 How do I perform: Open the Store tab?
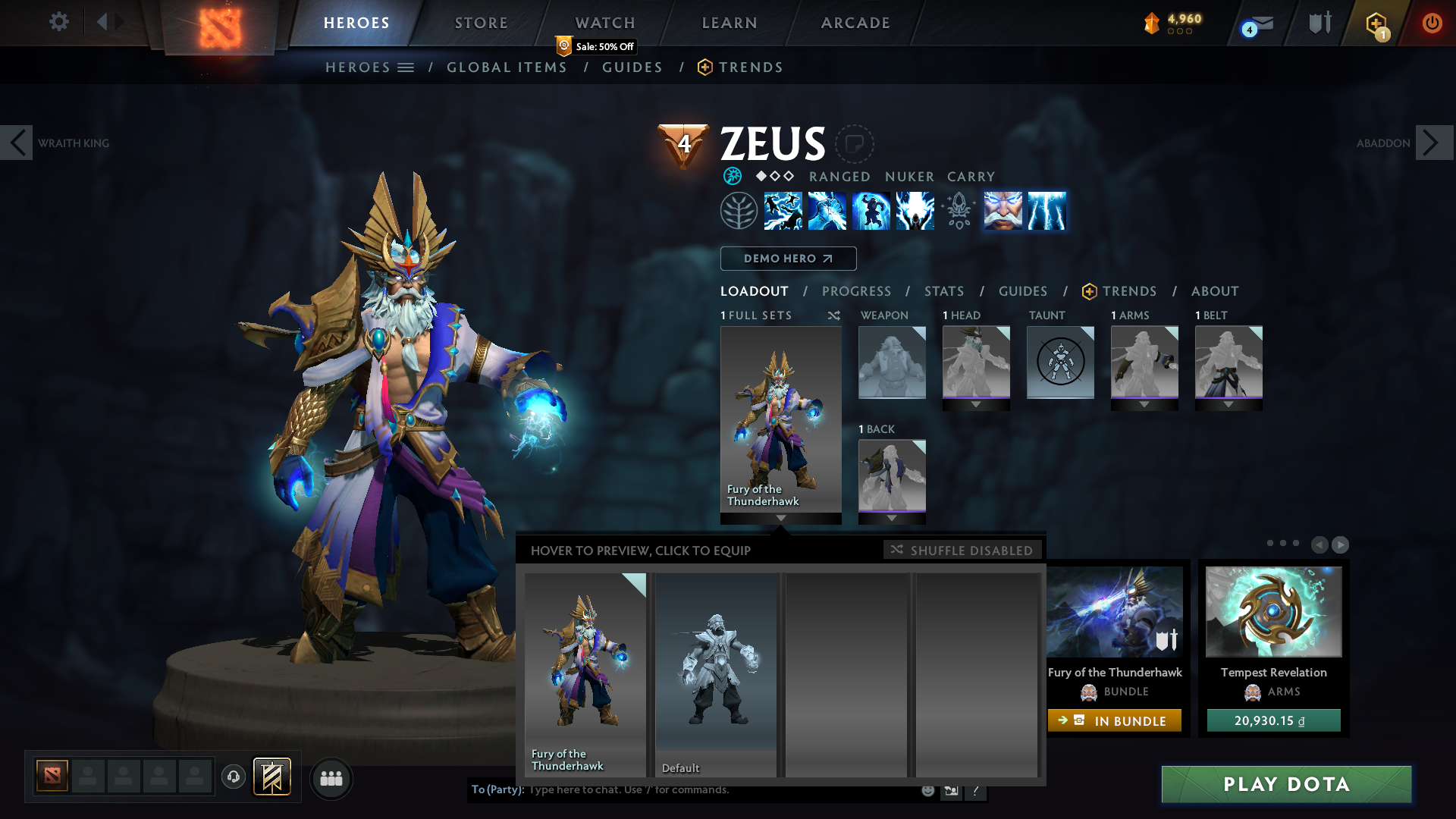coord(482,23)
